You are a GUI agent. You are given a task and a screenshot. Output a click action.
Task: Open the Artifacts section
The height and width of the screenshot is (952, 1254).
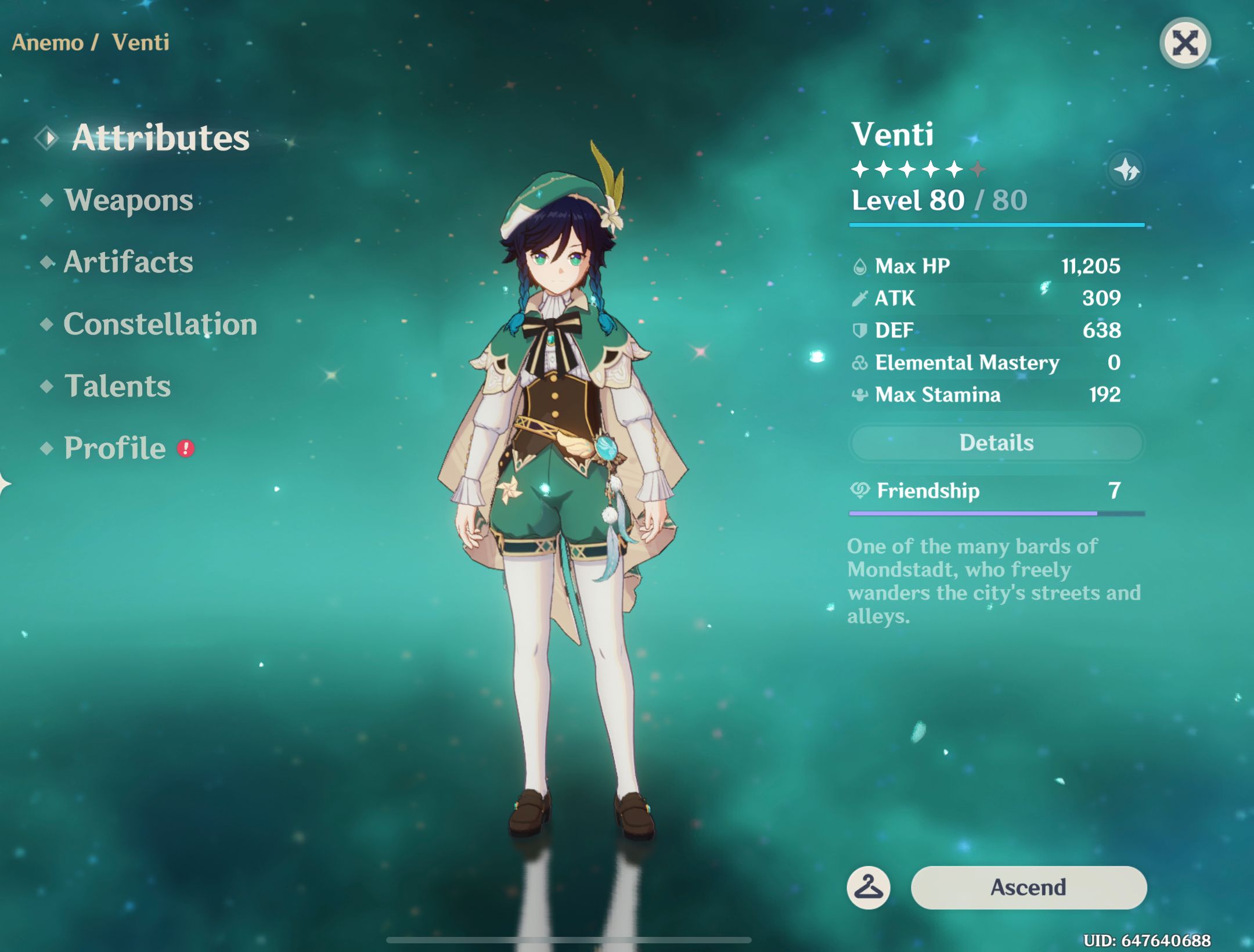127,262
